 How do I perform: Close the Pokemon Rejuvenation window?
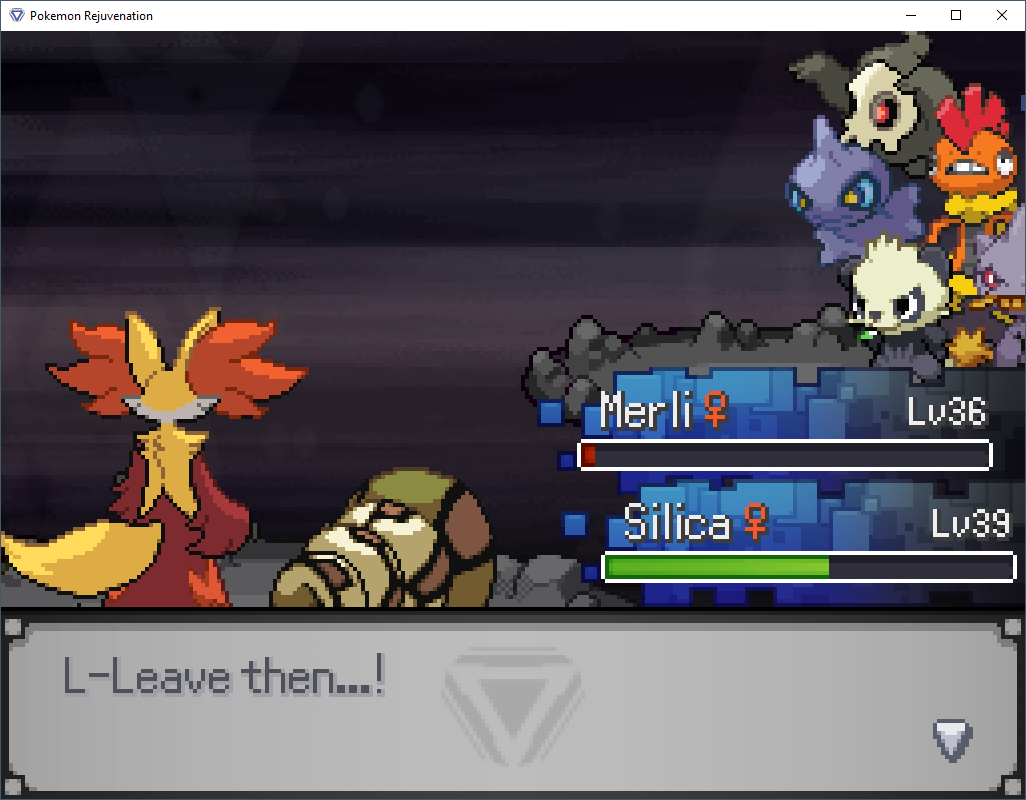tap(1002, 15)
